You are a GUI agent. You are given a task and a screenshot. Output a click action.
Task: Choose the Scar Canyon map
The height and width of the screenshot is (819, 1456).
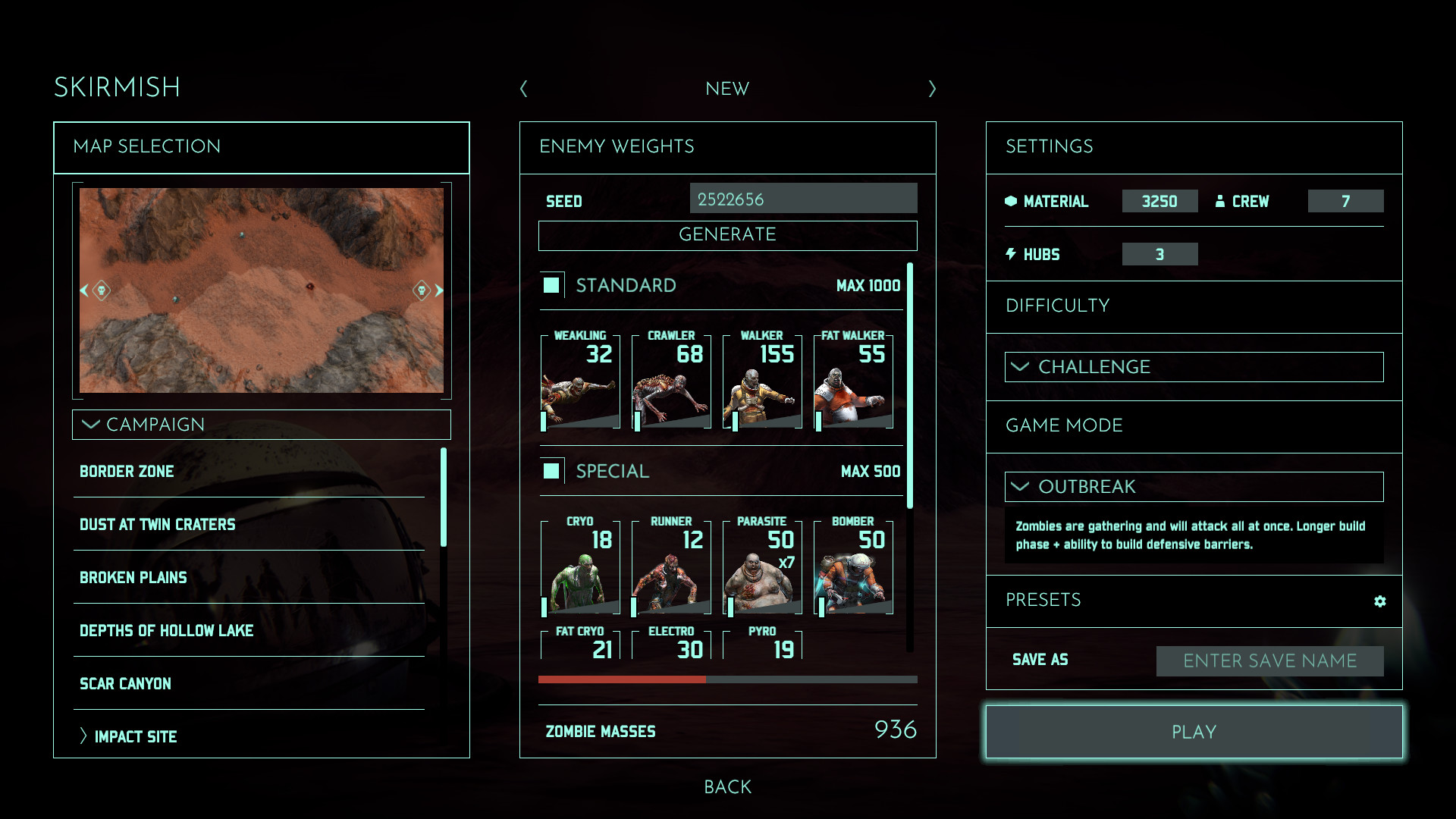[x=126, y=684]
